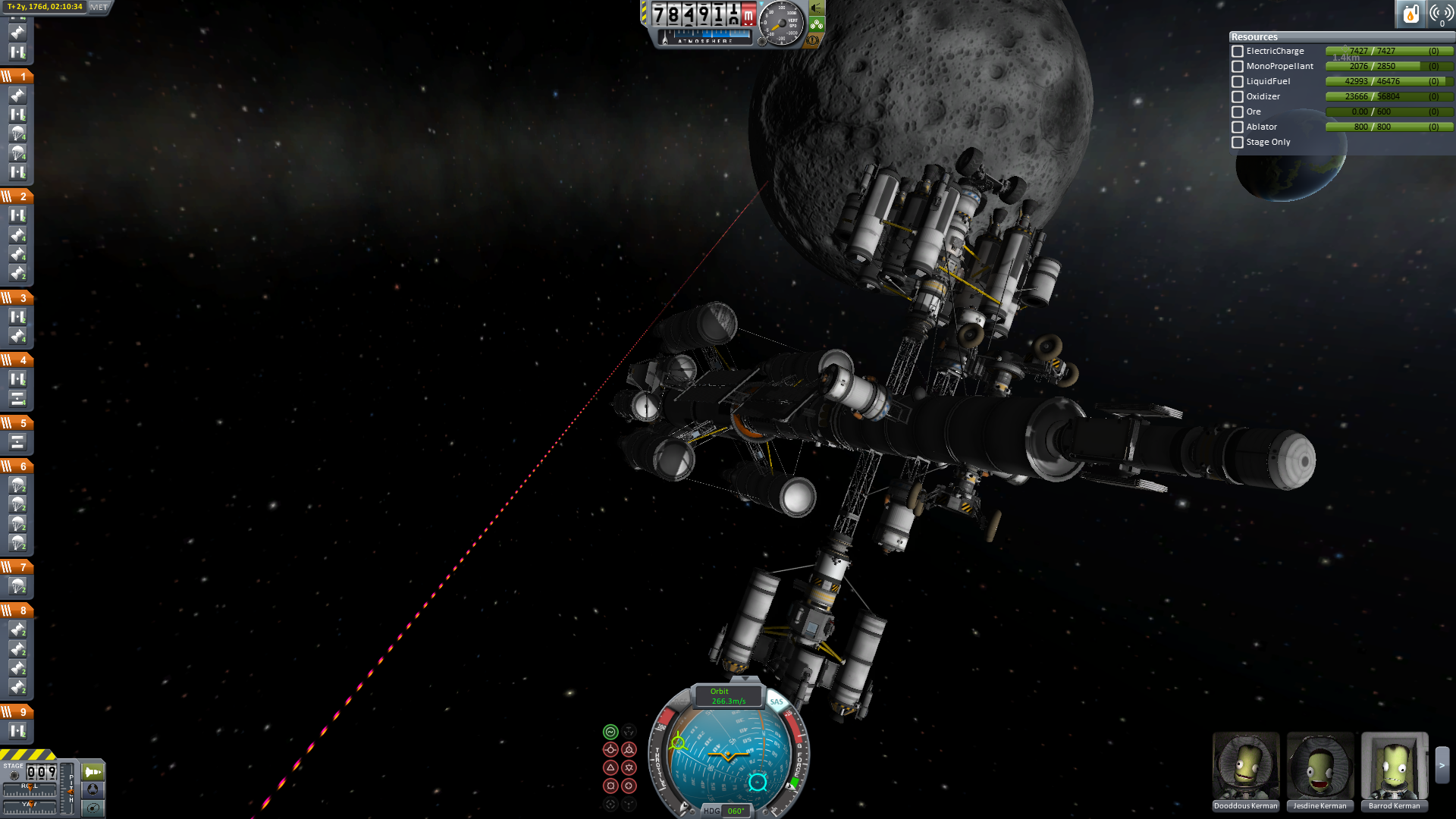Select Jesdine Kerman's crew portrait
The height and width of the screenshot is (819, 1456).
(x=1320, y=766)
